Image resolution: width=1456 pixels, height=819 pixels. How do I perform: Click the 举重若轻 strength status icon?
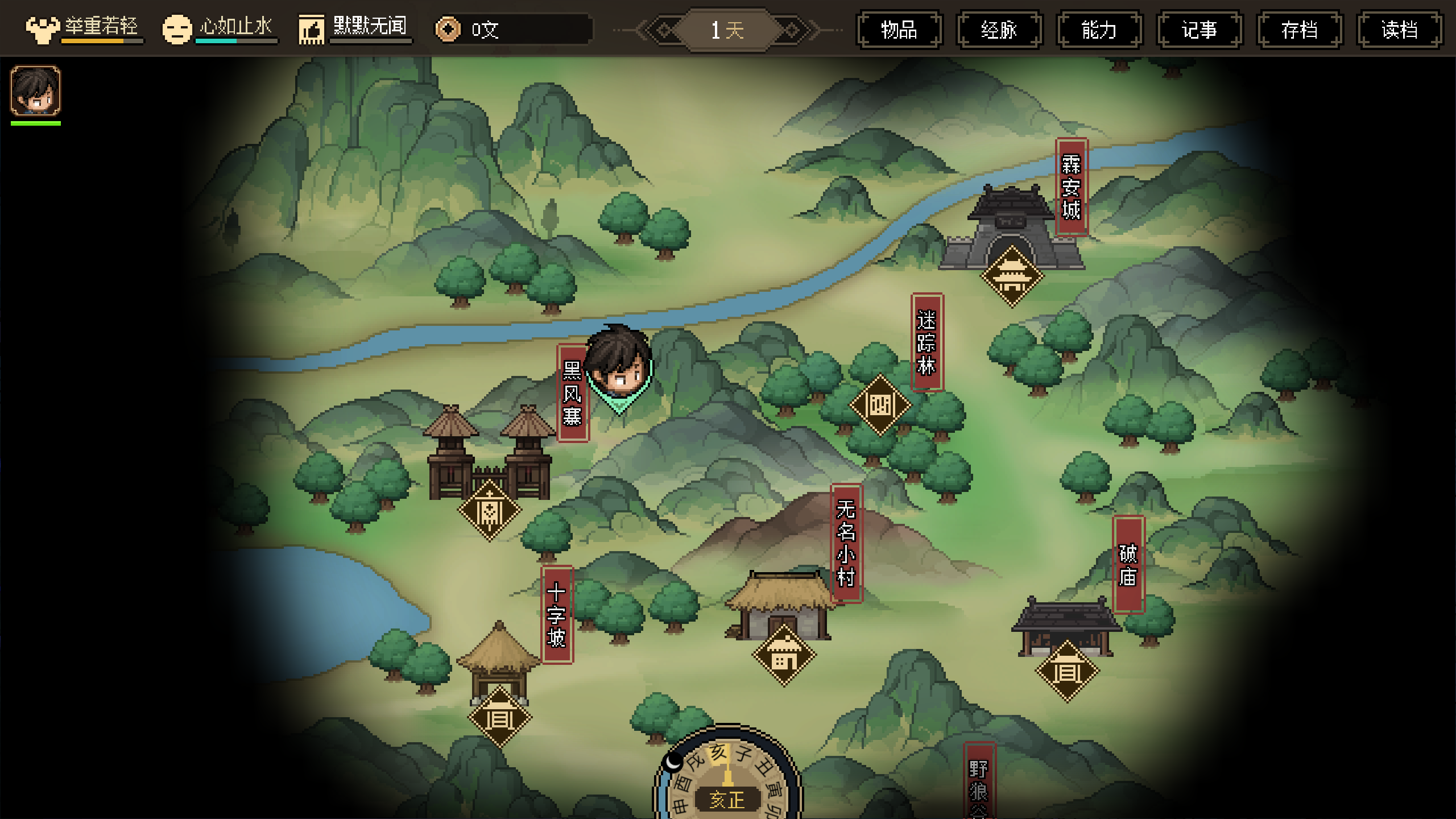click(43, 28)
